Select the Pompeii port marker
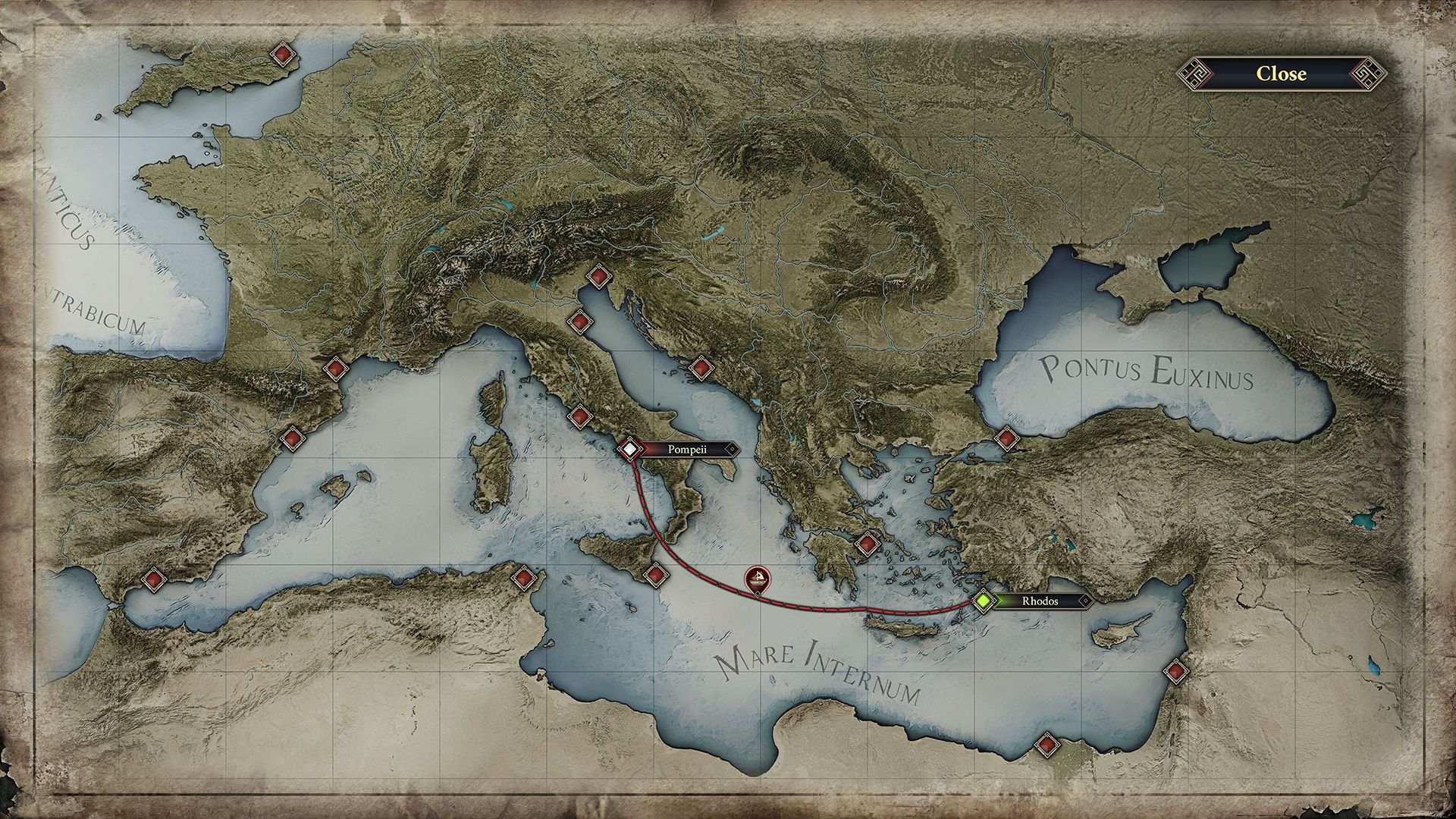Screen dimensions: 1456x819 click(x=629, y=449)
